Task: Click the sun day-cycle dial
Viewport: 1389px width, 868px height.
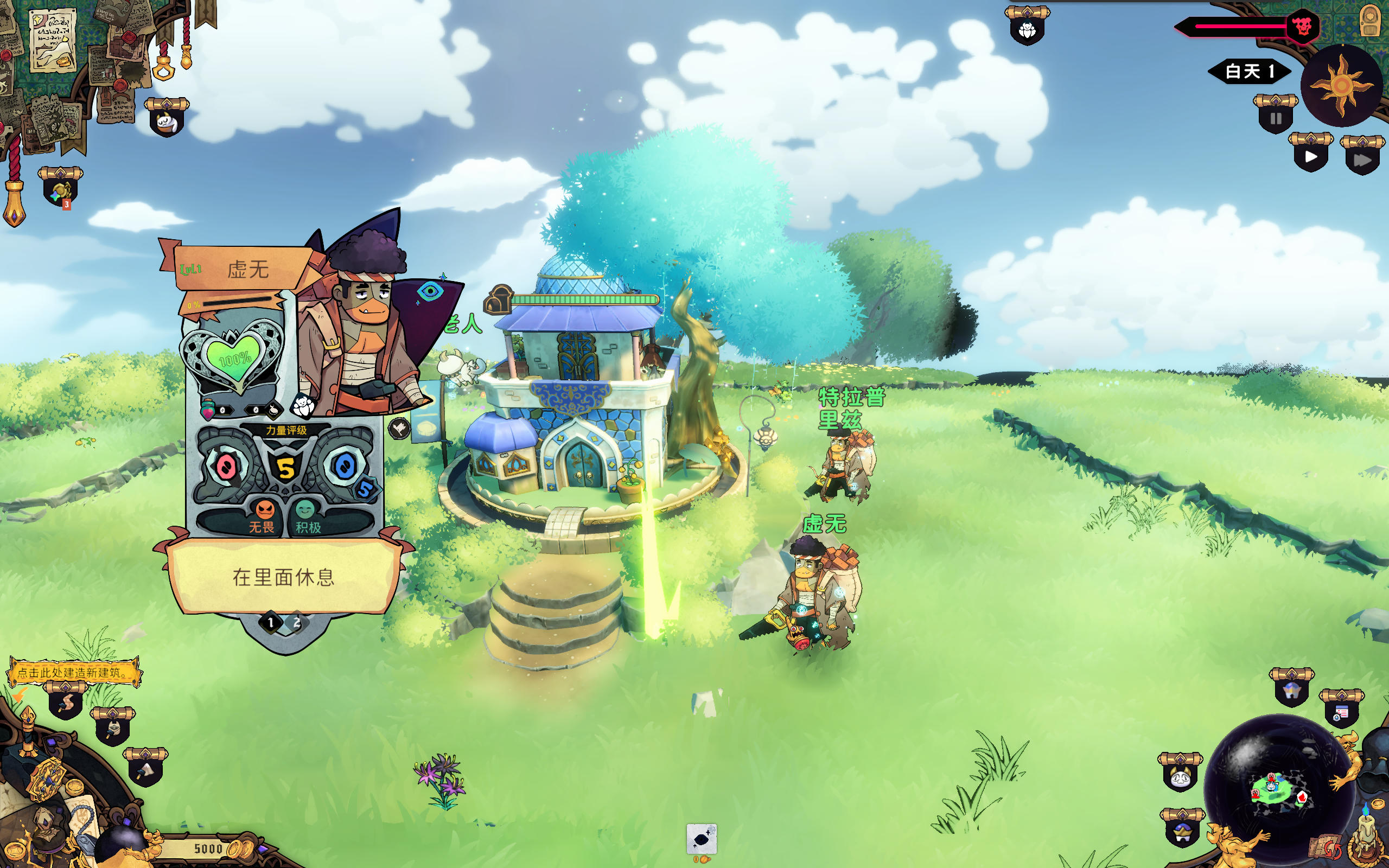Action: (x=1341, y=86)
